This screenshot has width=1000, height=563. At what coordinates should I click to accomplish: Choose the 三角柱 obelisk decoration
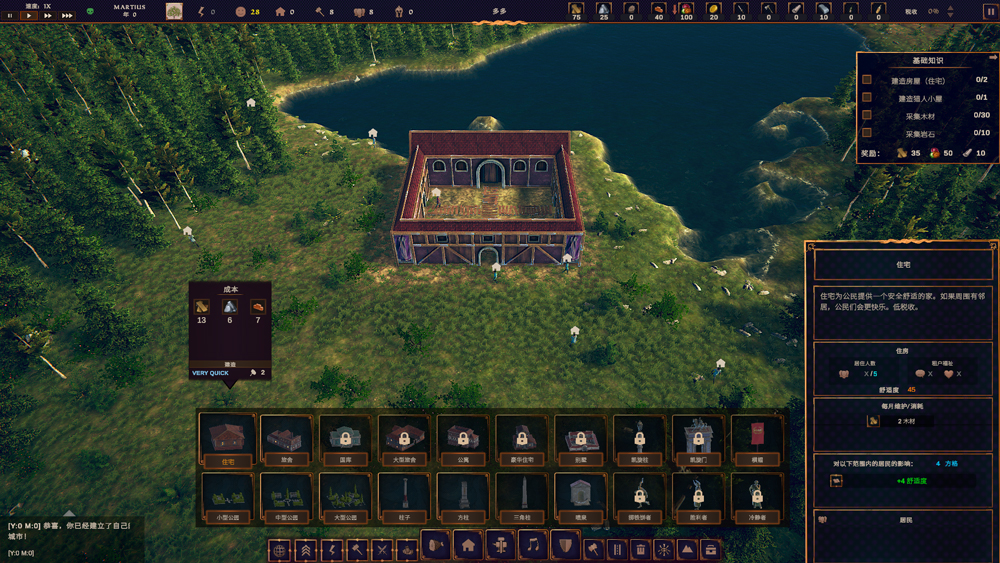[522, 496]
